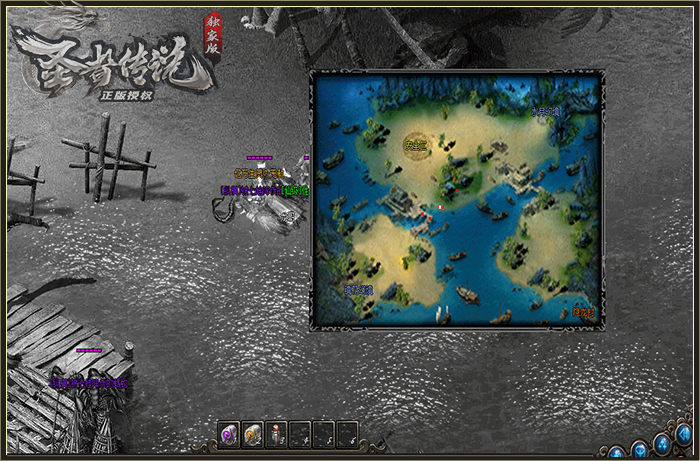Use the purple scroll in the hotbar
The image size is (700, 461).
pyautogui.click(x=229, y=434)
